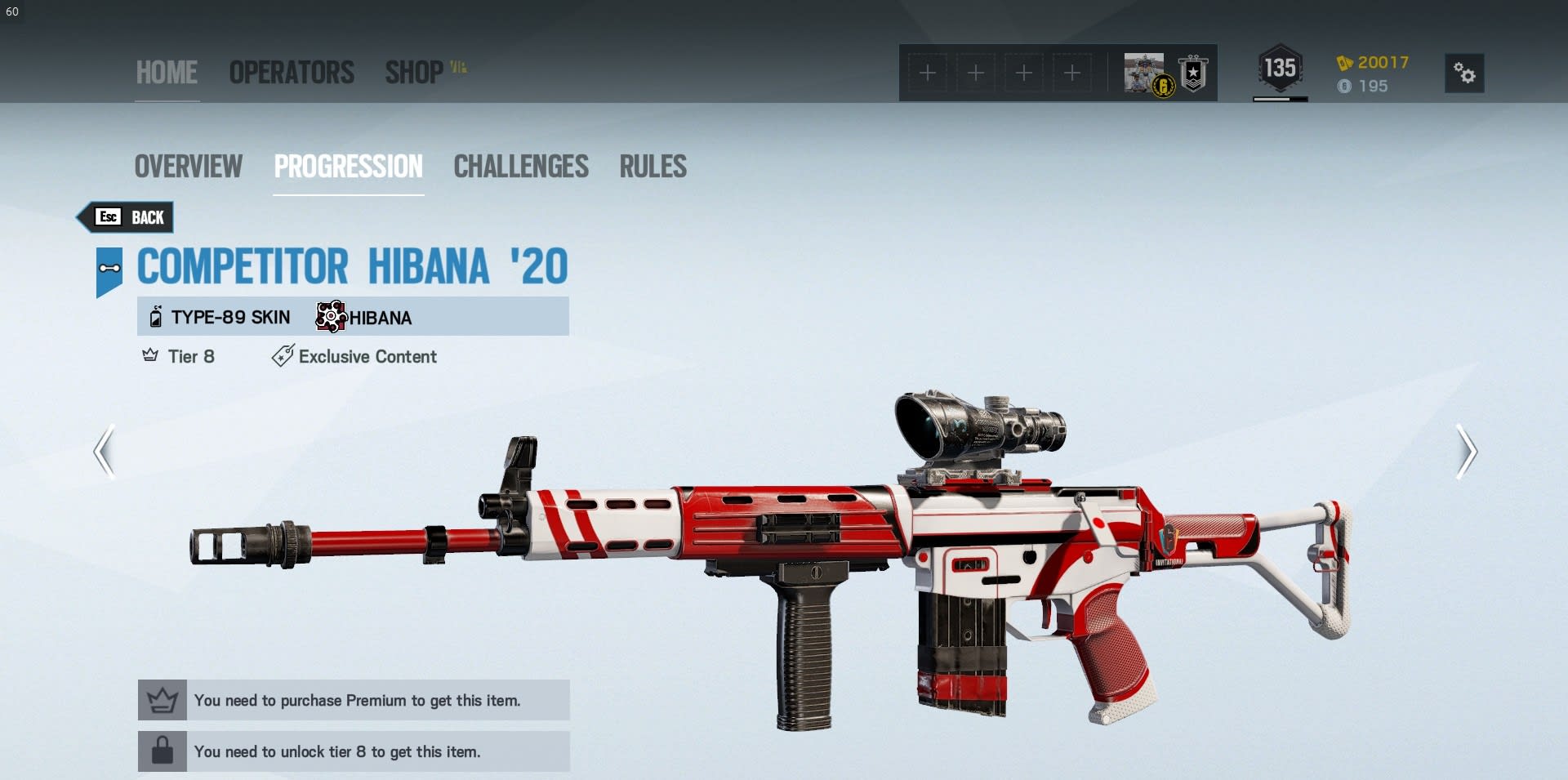
Task: Click the level 135 clearance badge
Action: point(1280,69)
